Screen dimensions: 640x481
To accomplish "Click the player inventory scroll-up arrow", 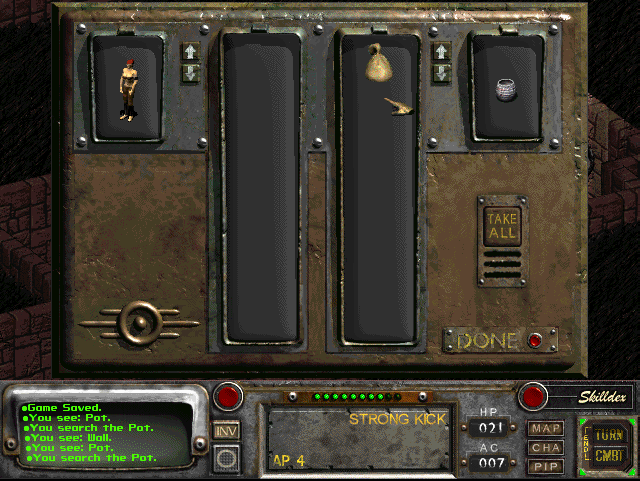I will (190, 51).
